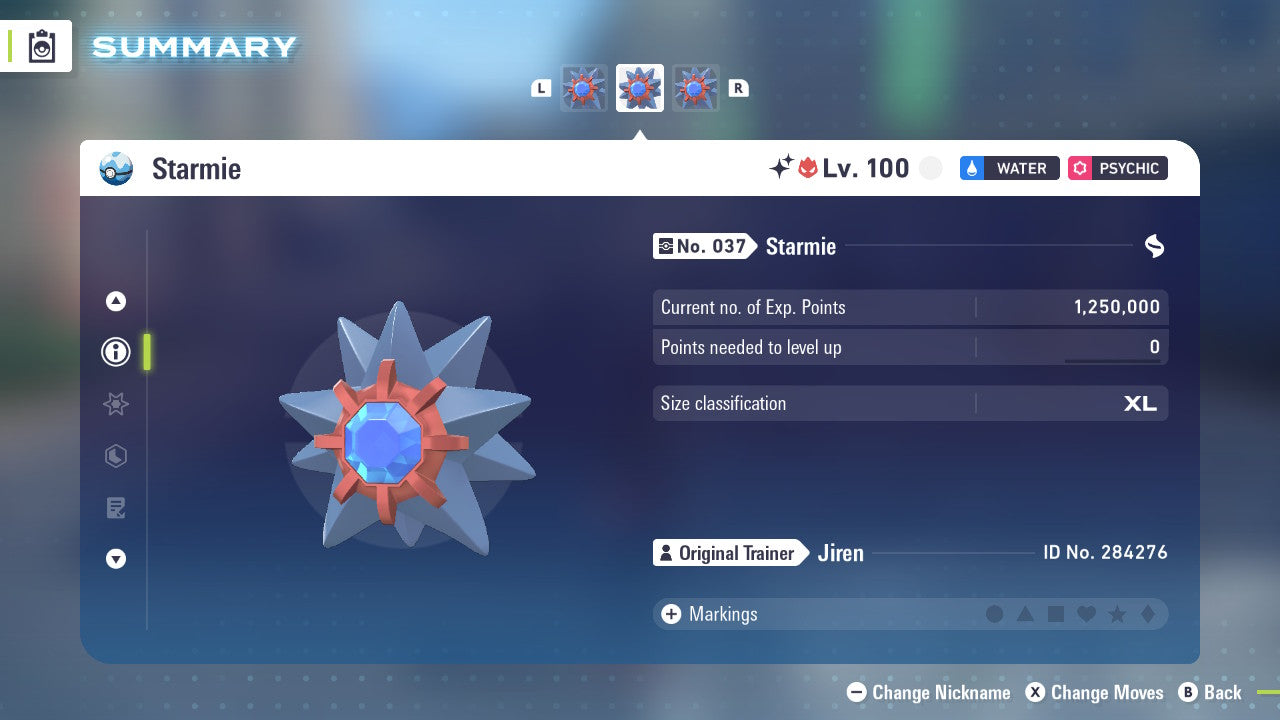Expand the Markings section with plus button
Viewport: 1280px width, 720px height.
(x=670, y=614)
